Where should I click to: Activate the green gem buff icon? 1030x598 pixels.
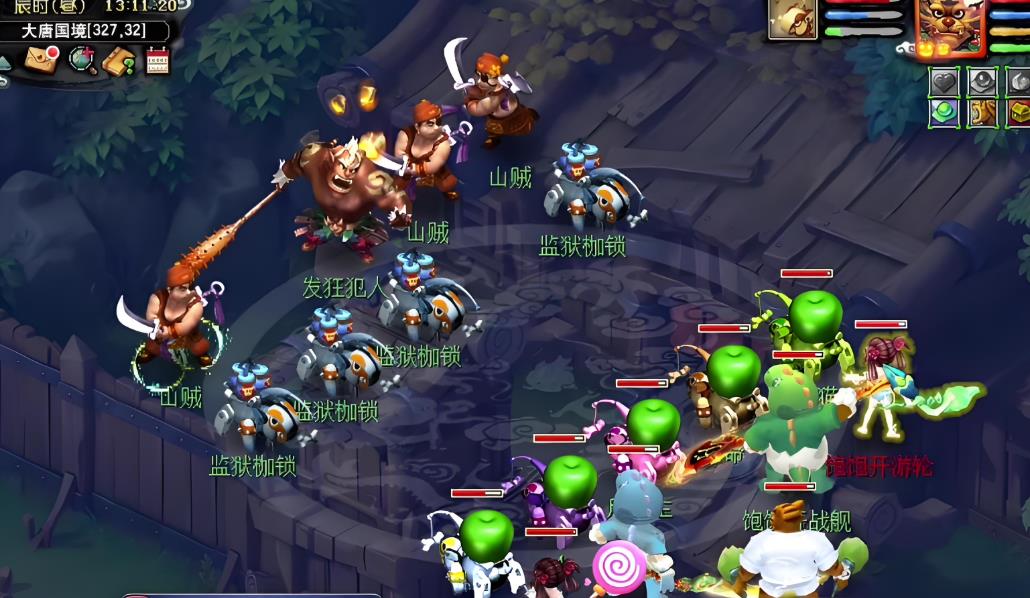coord(944,112)
